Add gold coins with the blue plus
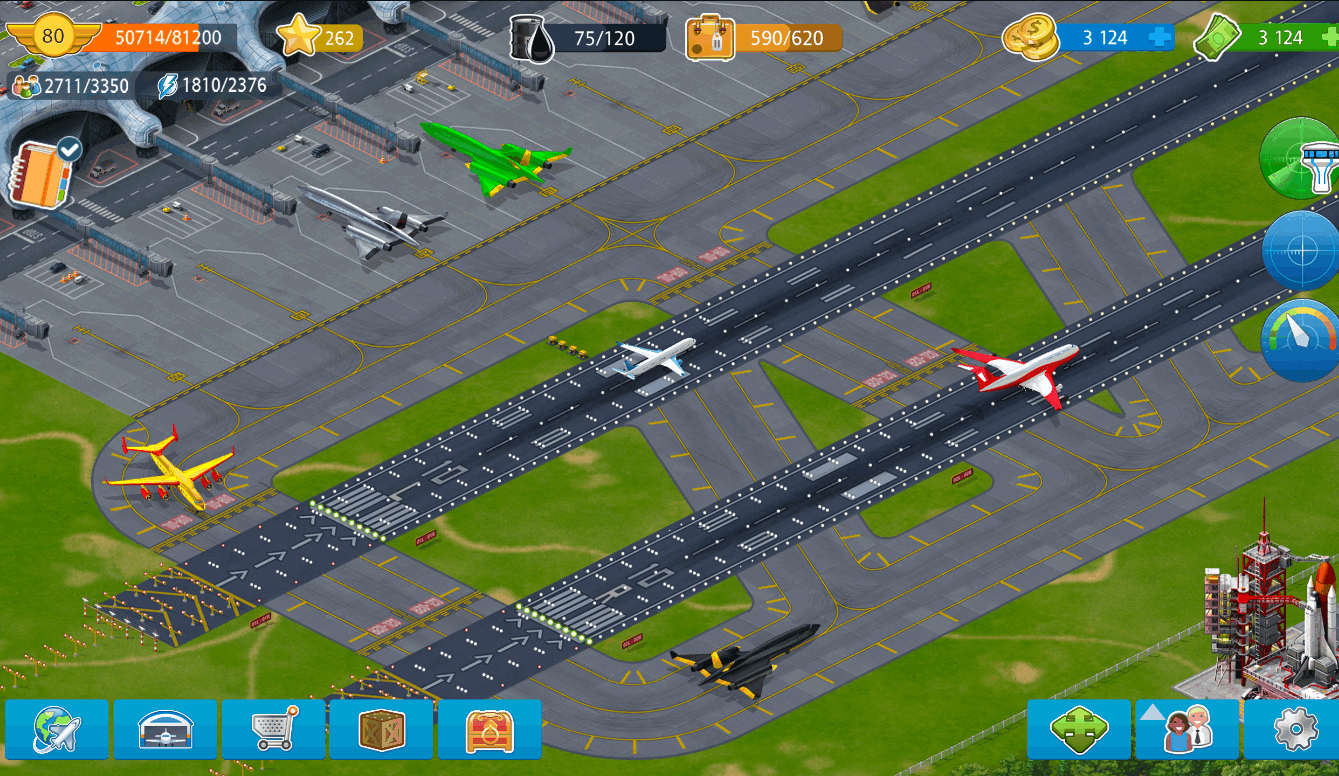 pos(1160,38)
